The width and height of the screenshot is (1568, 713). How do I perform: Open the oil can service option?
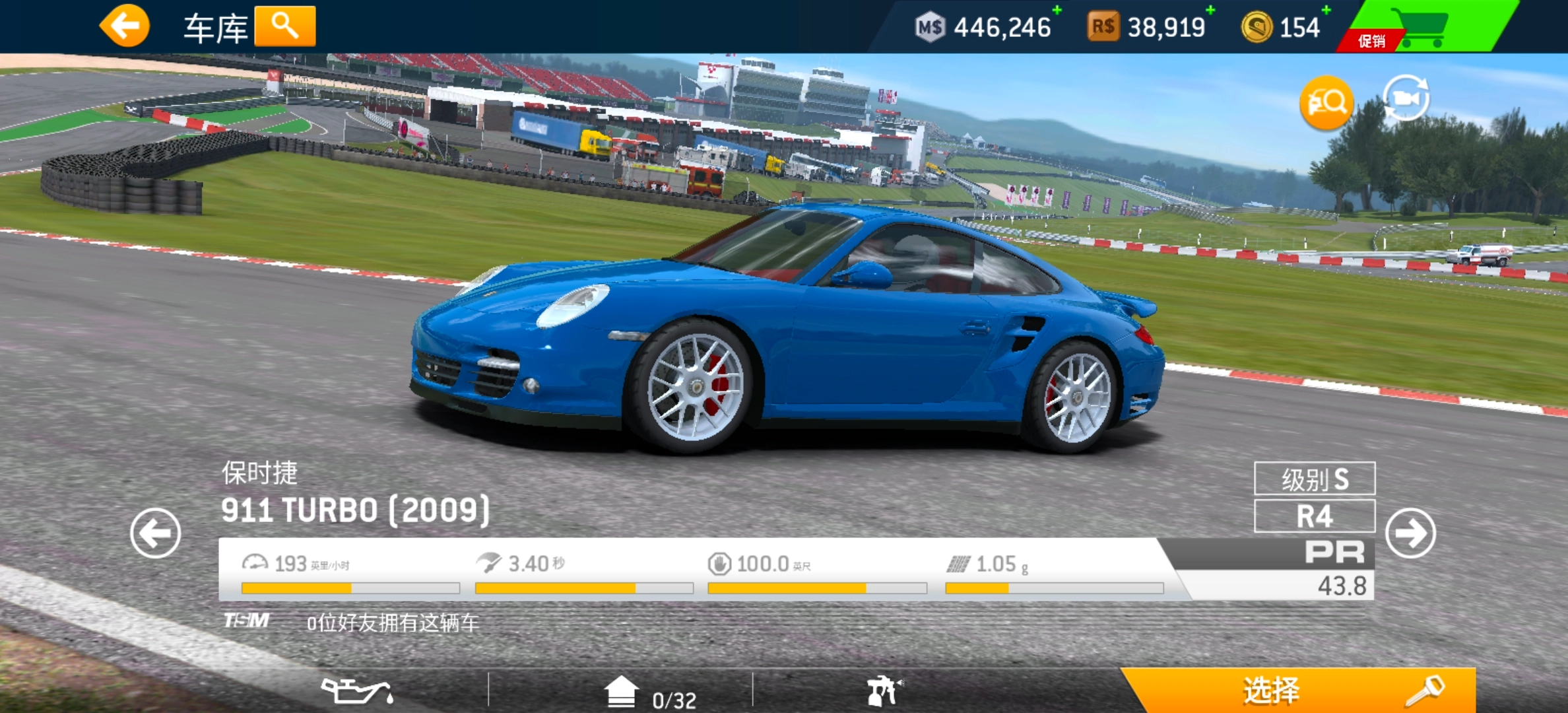pos(357,691)
